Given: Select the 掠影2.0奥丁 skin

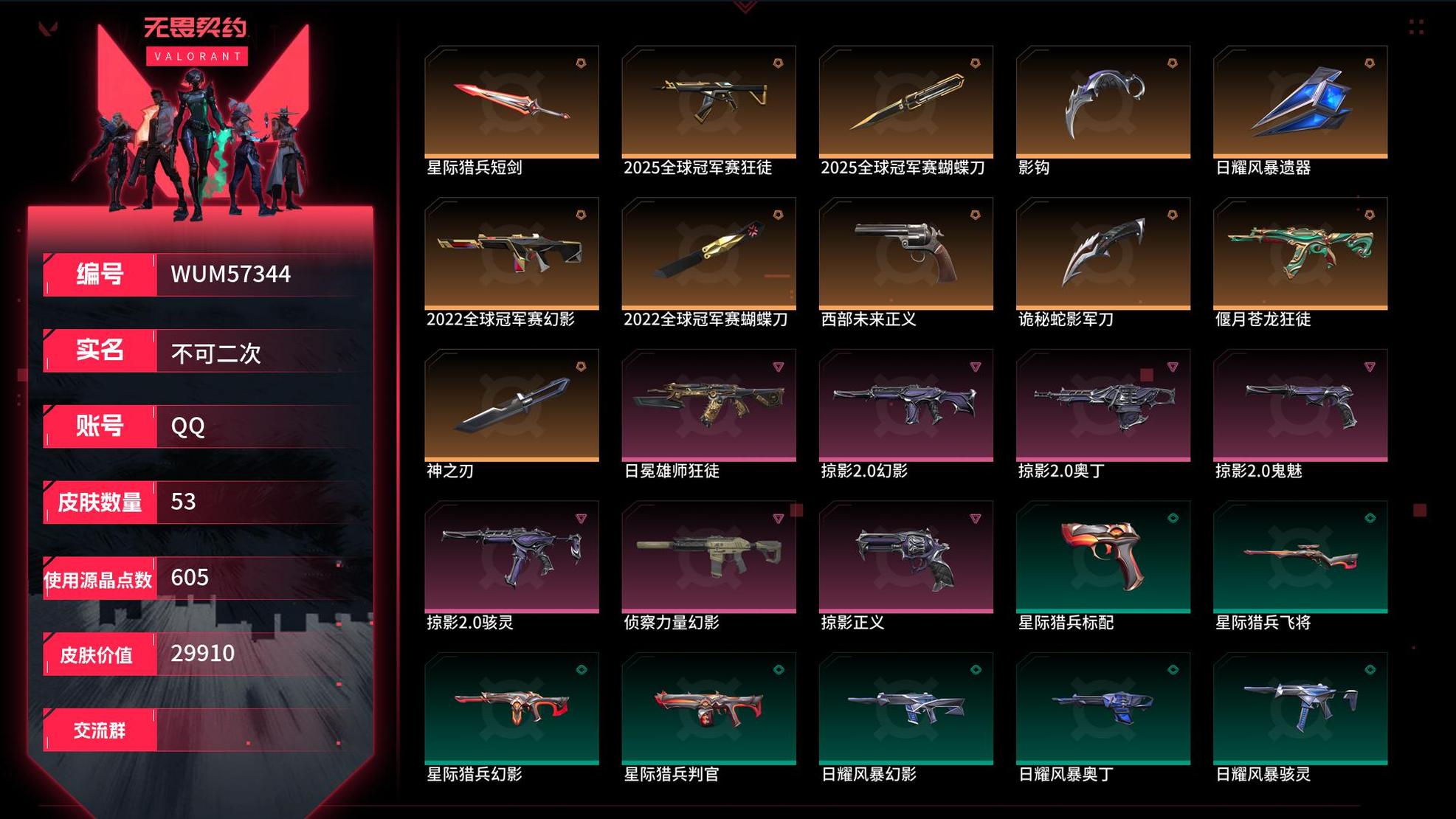Looking at the screenshot, I should [1103, 405].
